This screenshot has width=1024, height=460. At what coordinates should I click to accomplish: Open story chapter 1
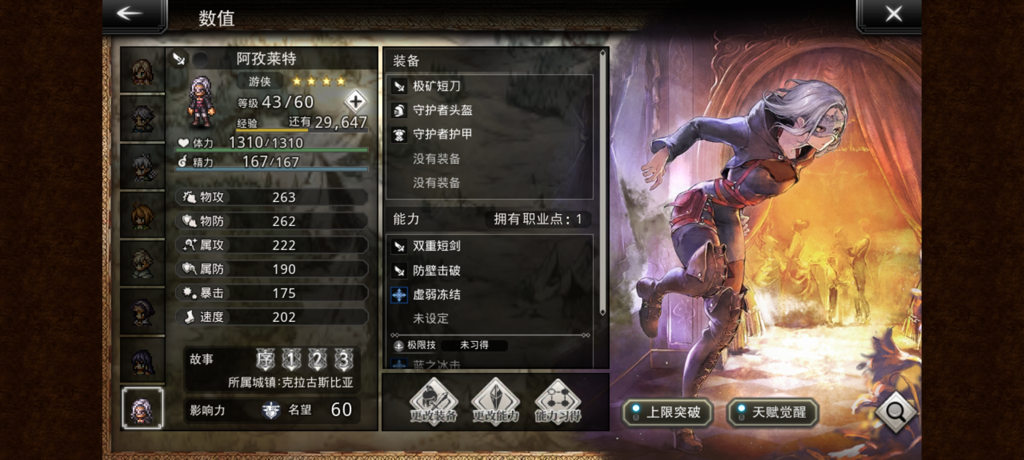point(291,360)
